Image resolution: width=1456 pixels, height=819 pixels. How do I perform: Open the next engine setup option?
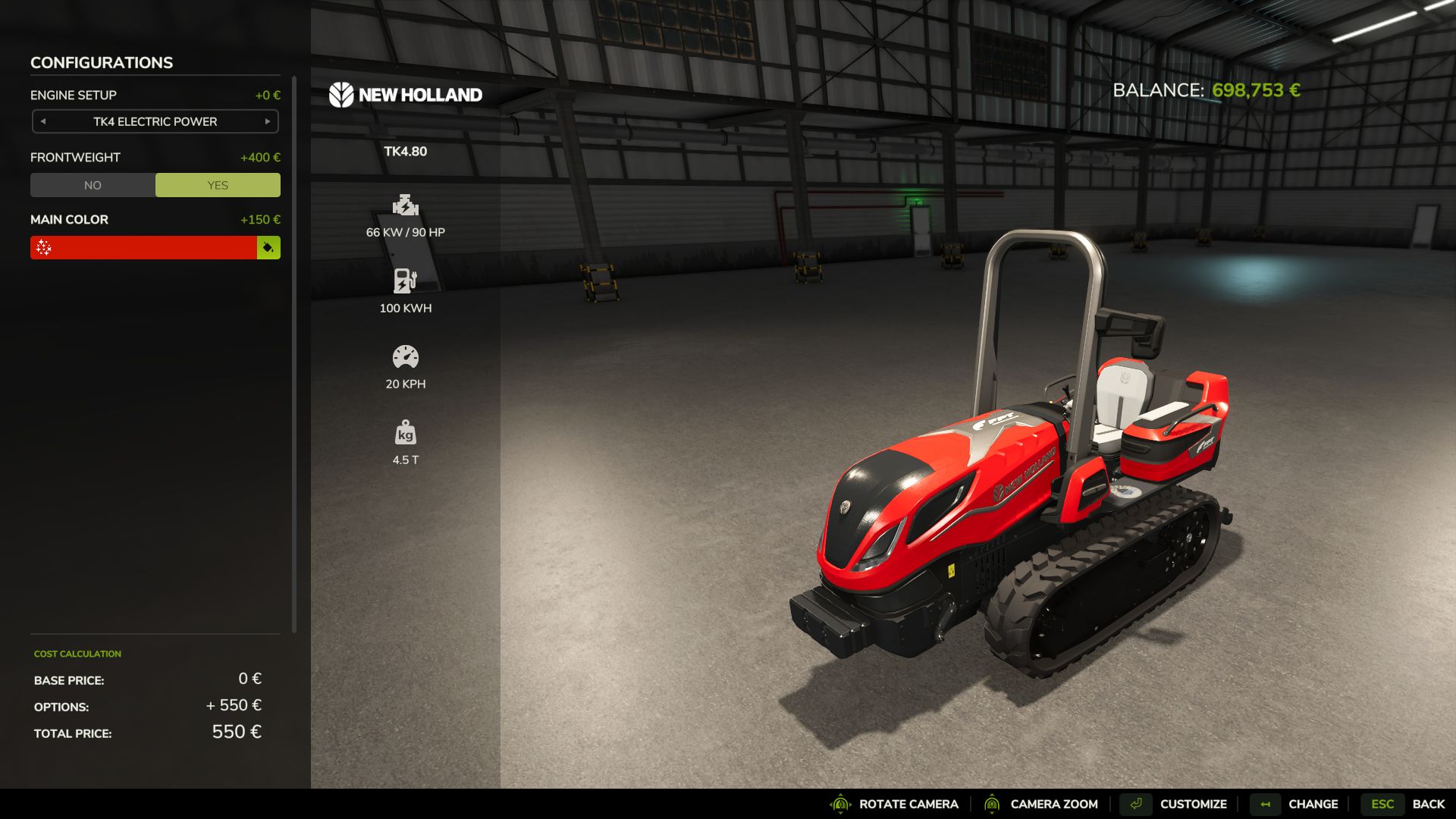click(268, 121)
